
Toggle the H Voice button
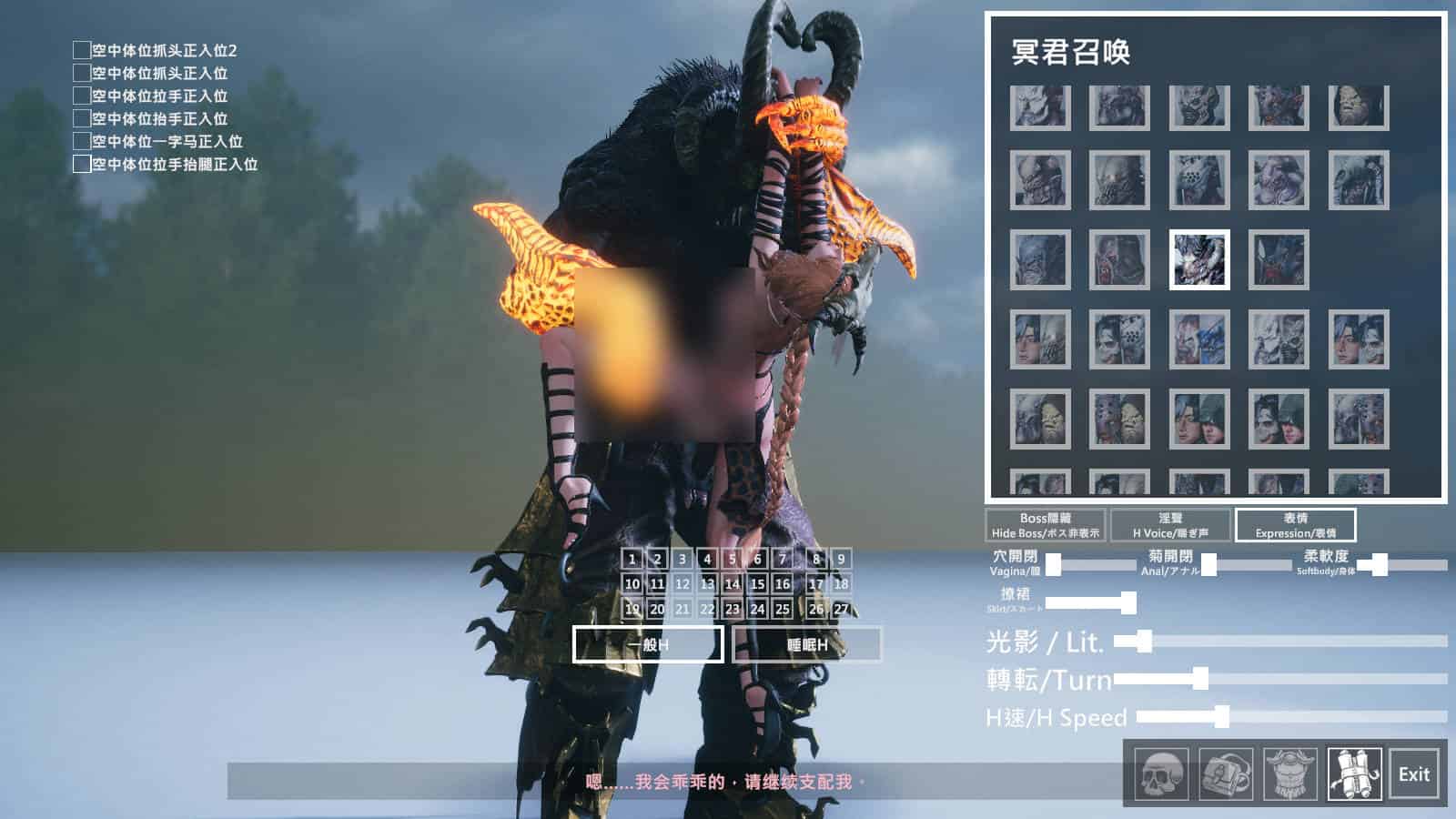click(x=1170, y=525)
